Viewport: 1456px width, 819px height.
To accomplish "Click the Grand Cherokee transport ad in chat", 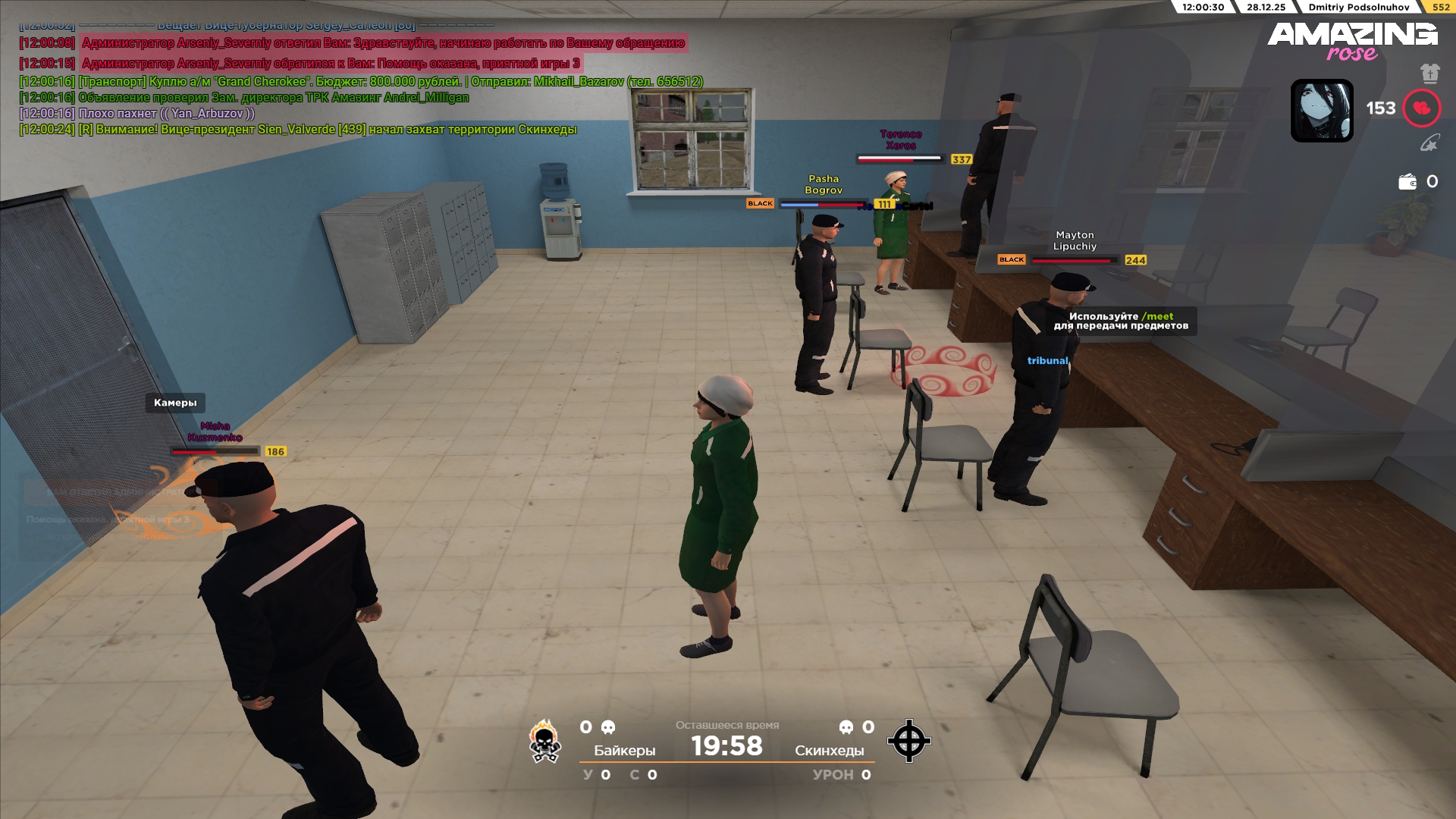I will click(x=361, y=82).
